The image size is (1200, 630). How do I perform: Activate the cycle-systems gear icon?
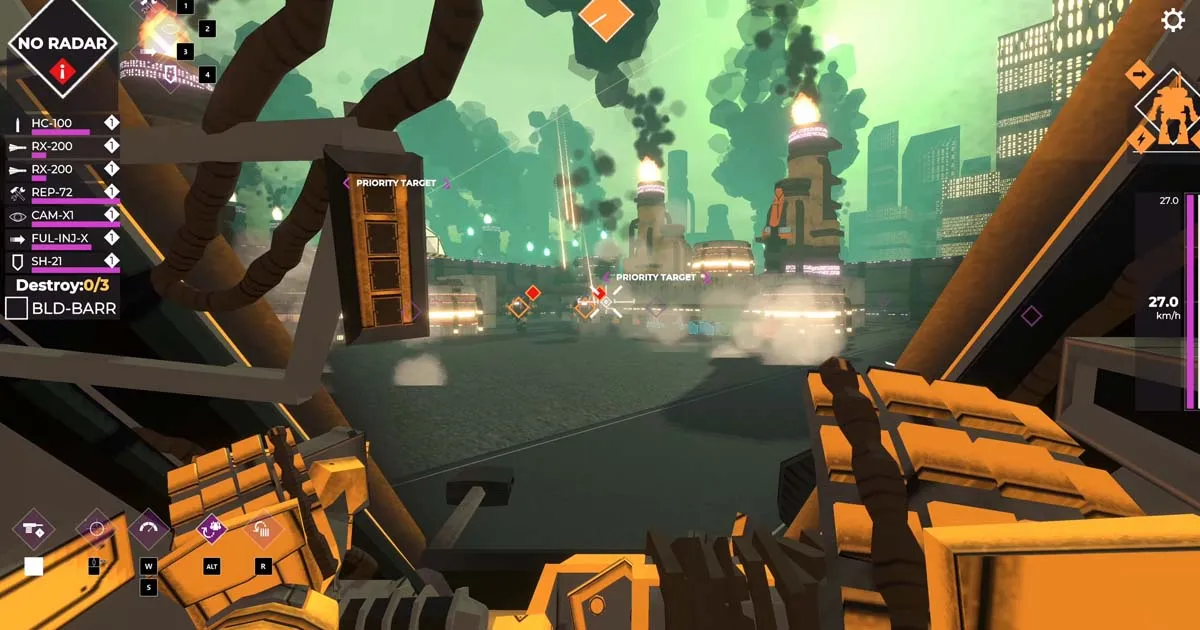[211, 528]
